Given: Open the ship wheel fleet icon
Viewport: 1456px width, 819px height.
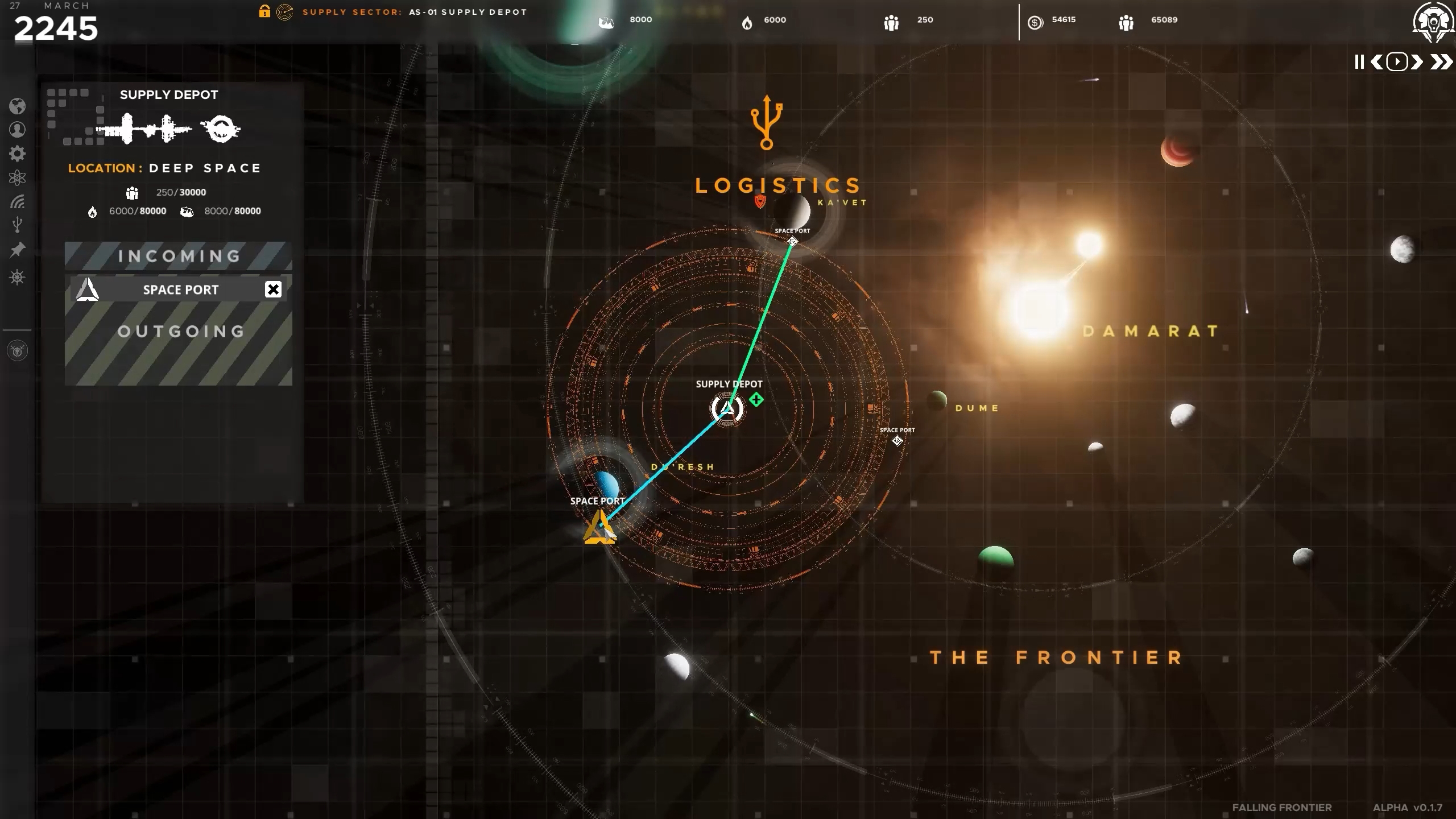Looking at the screenshot, I should tap(18, 277).
